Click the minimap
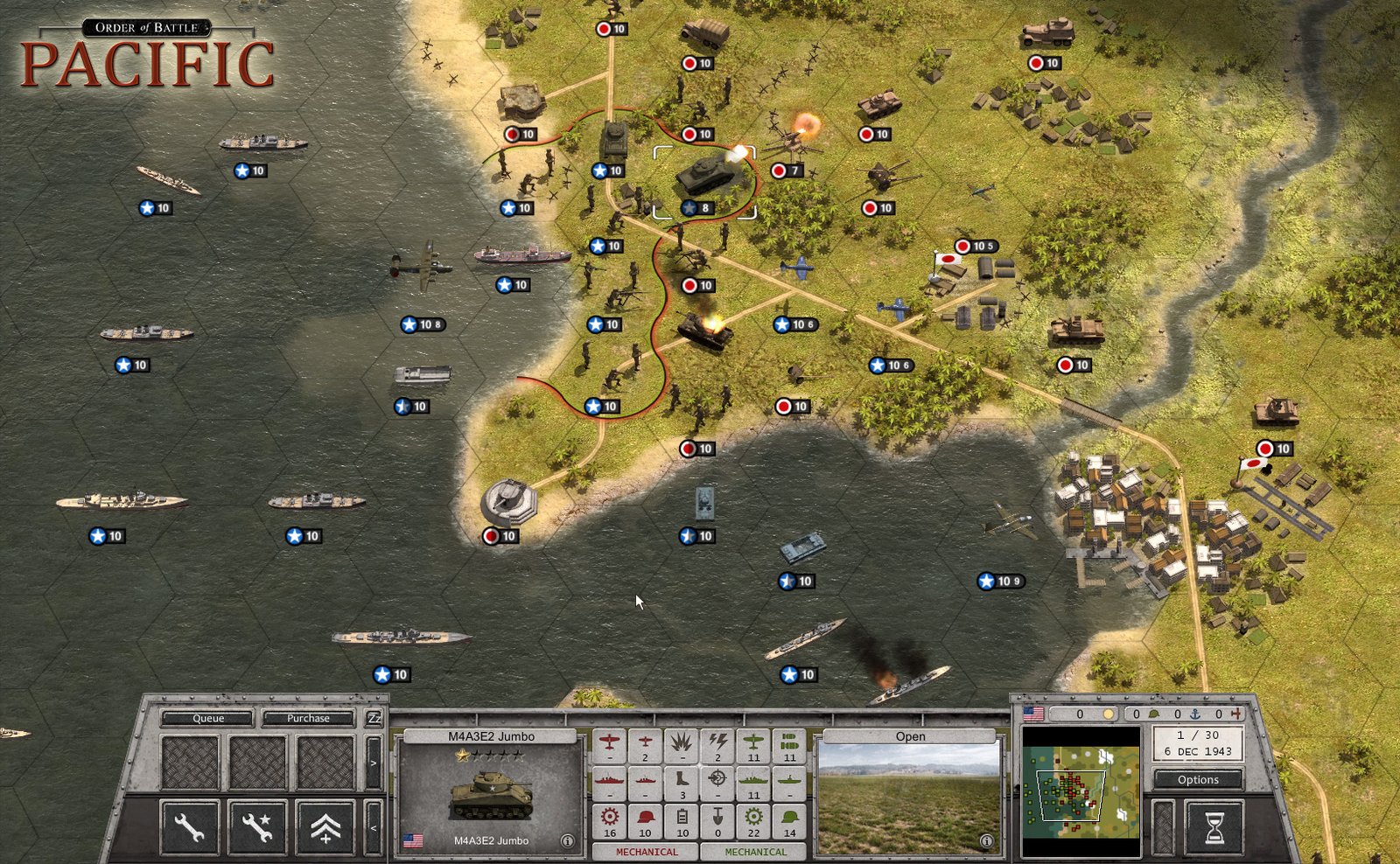Image resolution: width=1400 pixels, height=864 pixels. click(x=1081, y=792)
